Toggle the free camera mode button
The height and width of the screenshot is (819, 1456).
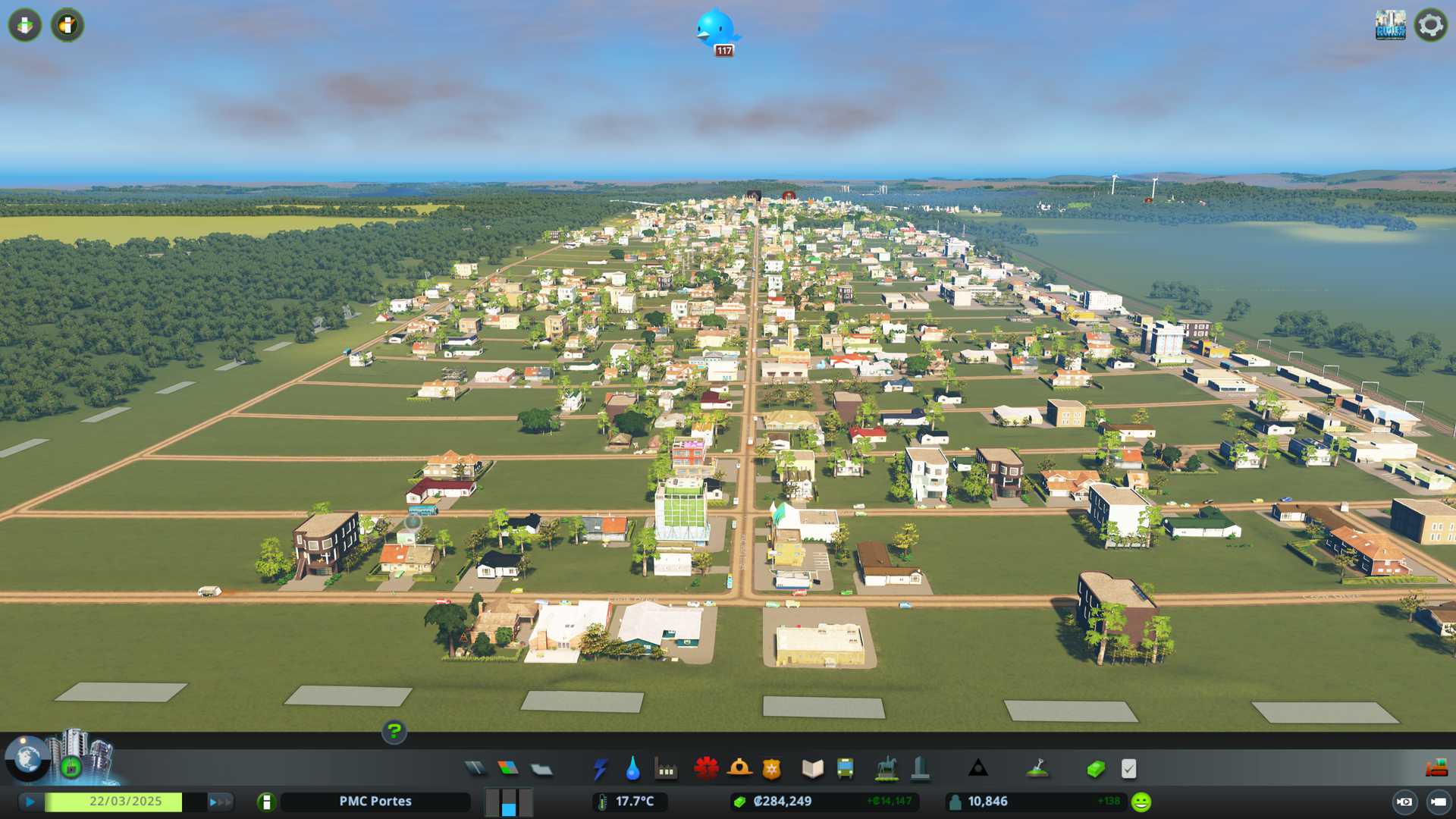(1437, 802)
